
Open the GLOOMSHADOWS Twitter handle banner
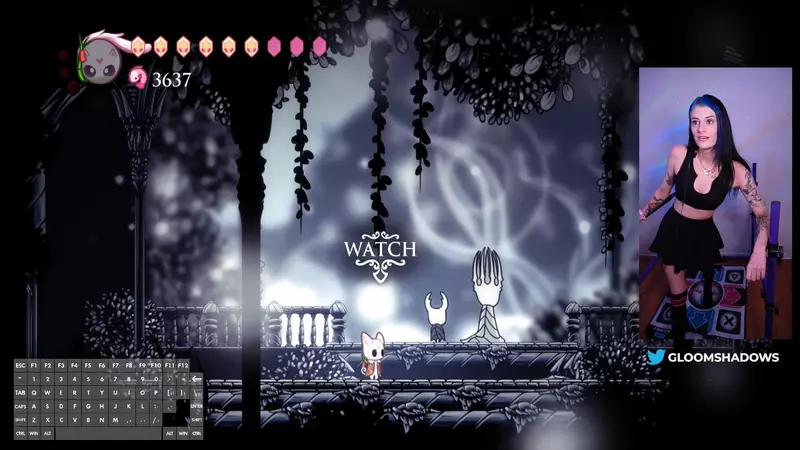712,357
